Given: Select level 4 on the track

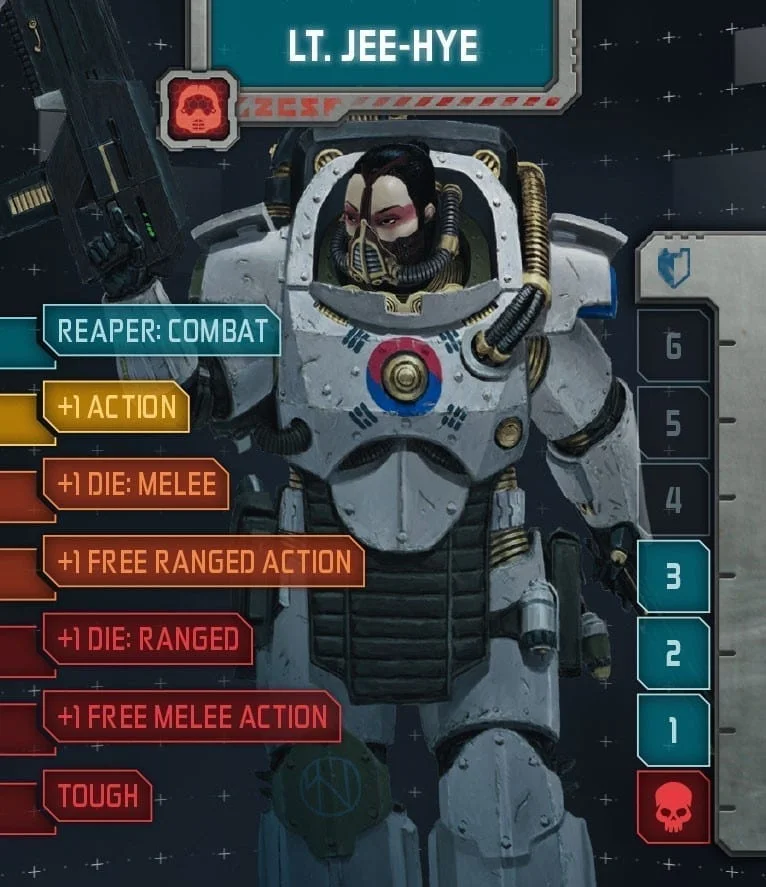Looking at the screenshot, I should click(x=673, y=499).
